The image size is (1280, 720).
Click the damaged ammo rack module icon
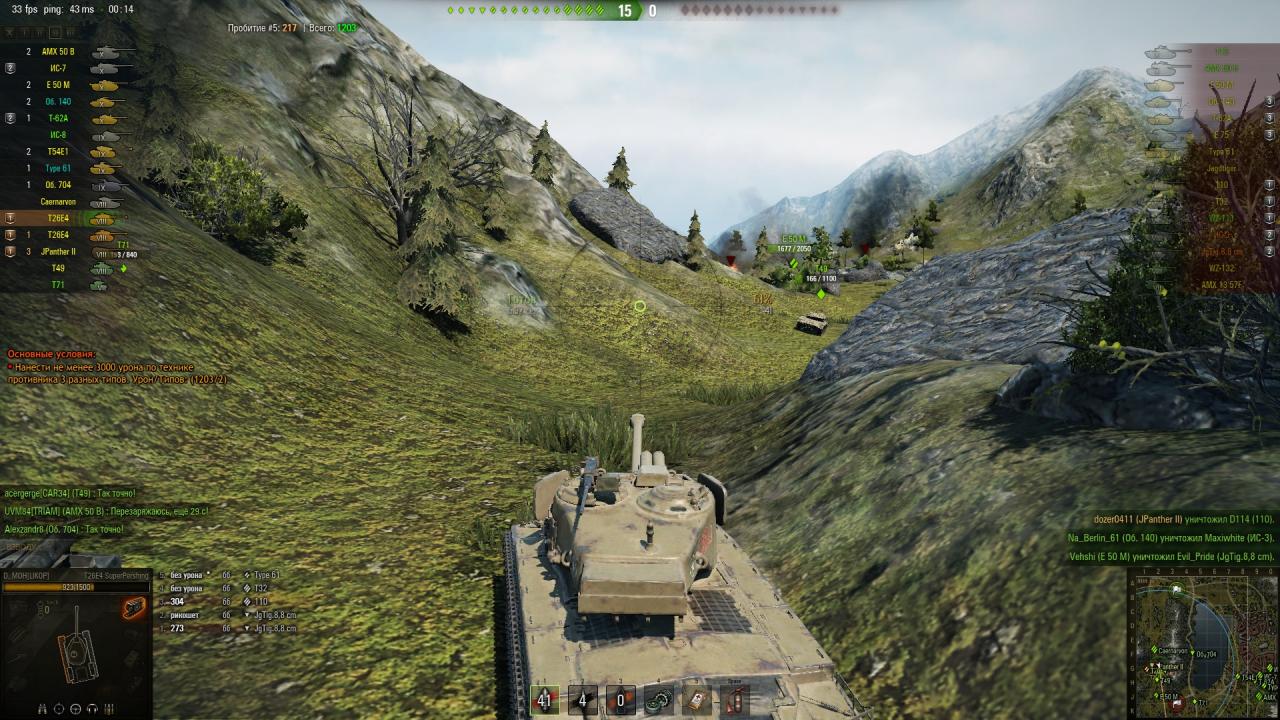[x=133, y=607]
